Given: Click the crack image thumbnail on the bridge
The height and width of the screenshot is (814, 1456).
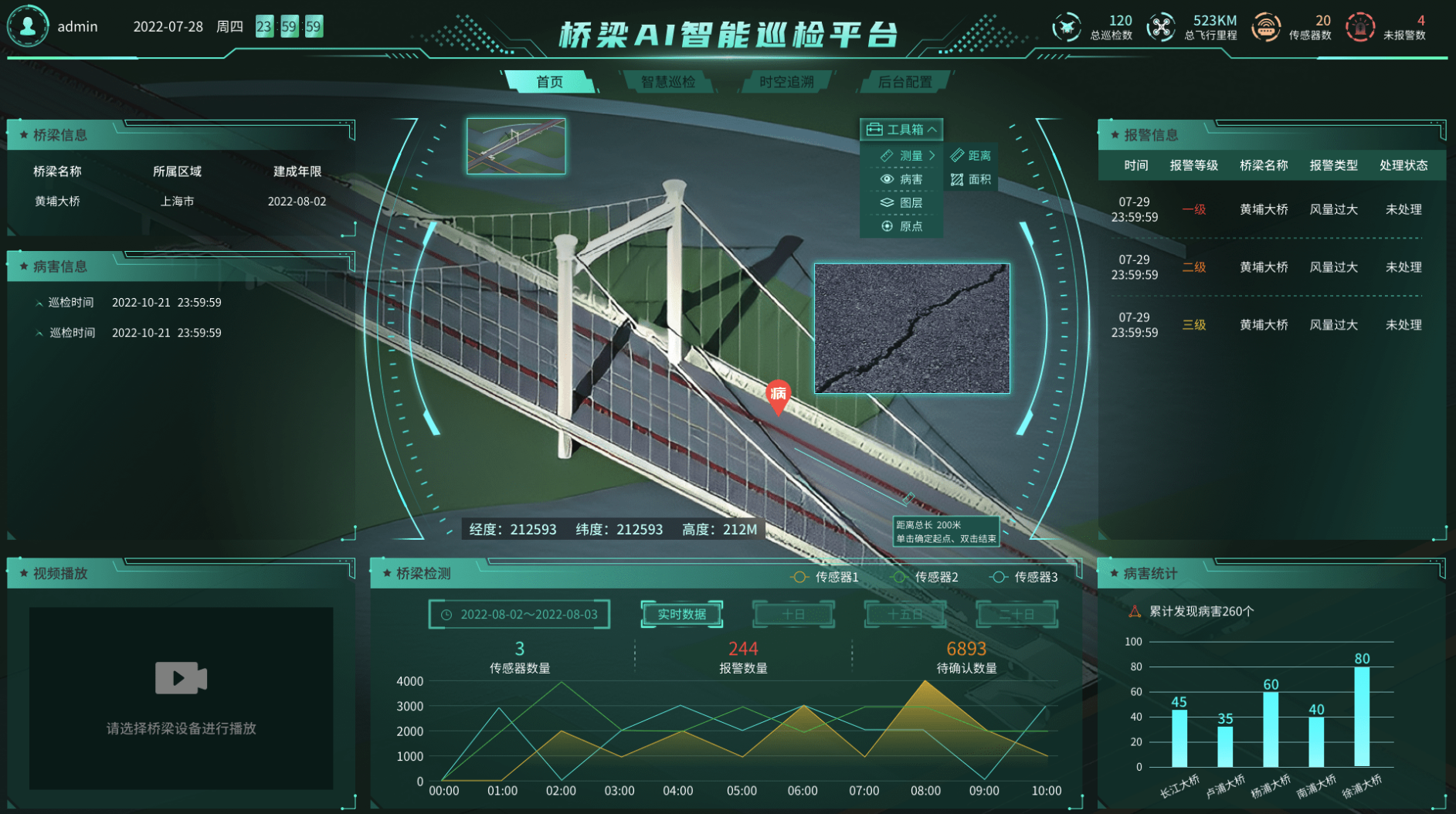Looking at the screenshot, I should (x=911, y=329).
